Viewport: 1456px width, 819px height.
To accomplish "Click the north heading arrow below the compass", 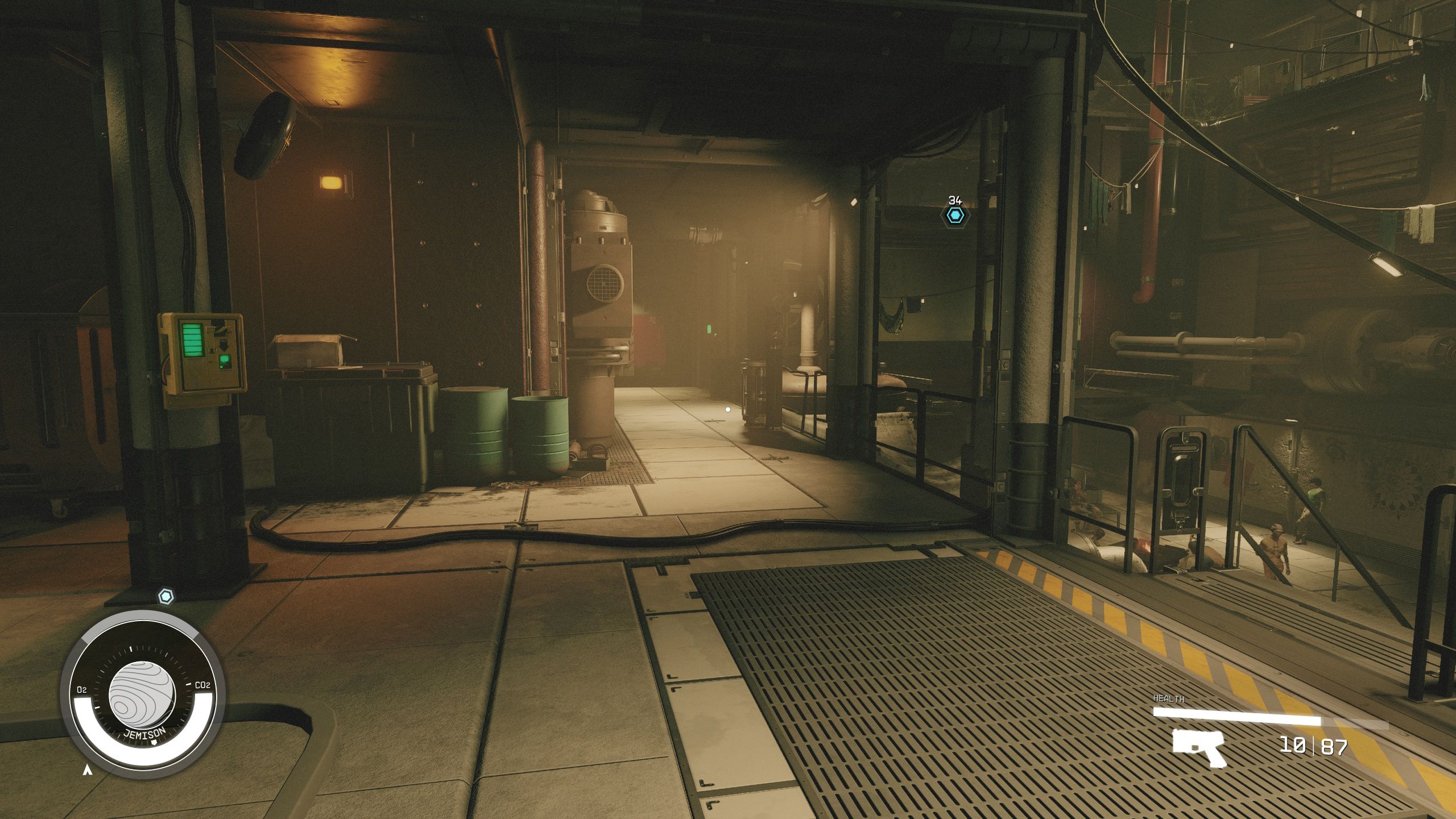I will [87, 771].
